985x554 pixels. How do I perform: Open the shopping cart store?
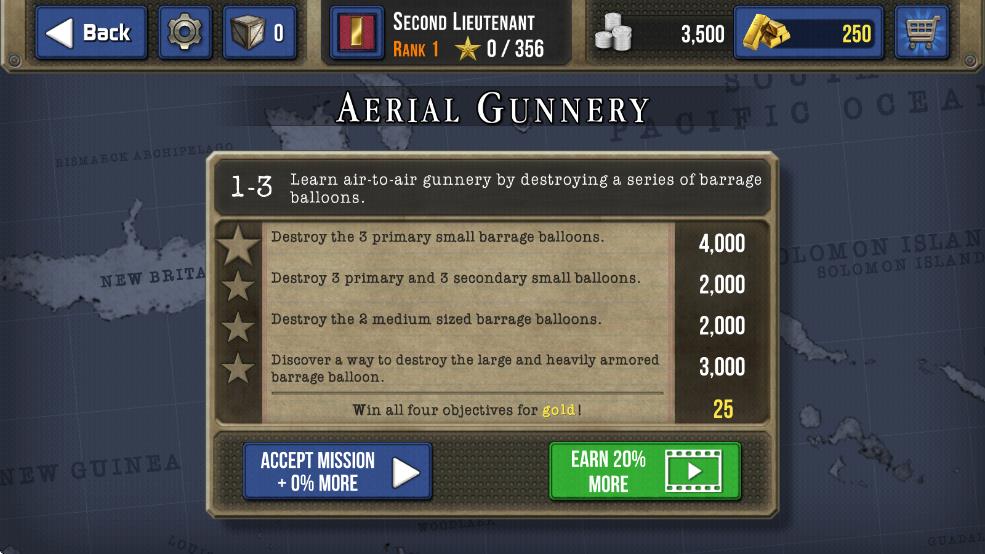pos(922,33)
